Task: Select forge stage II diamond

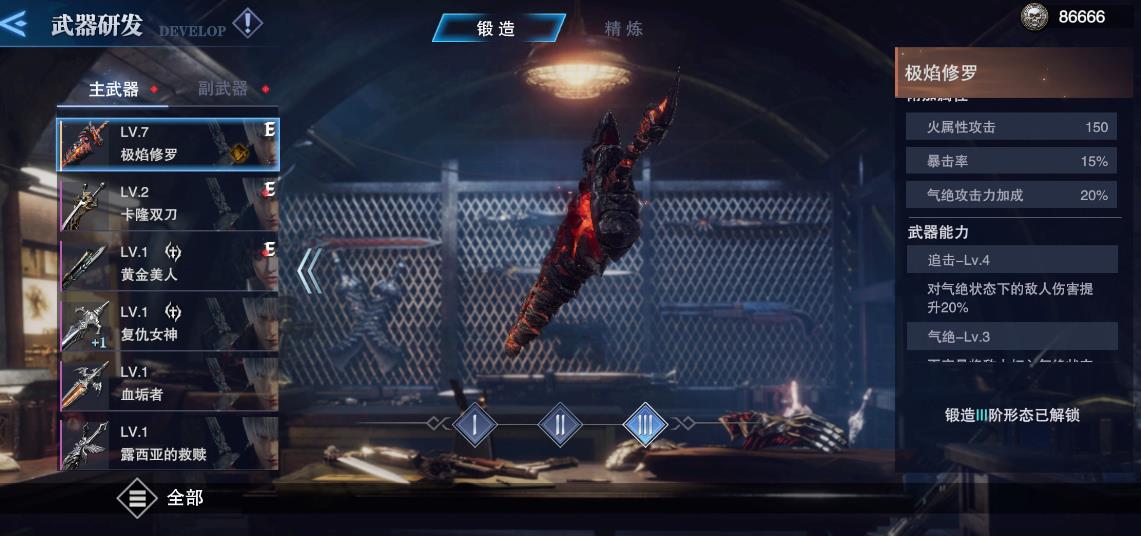Action: 560,425
